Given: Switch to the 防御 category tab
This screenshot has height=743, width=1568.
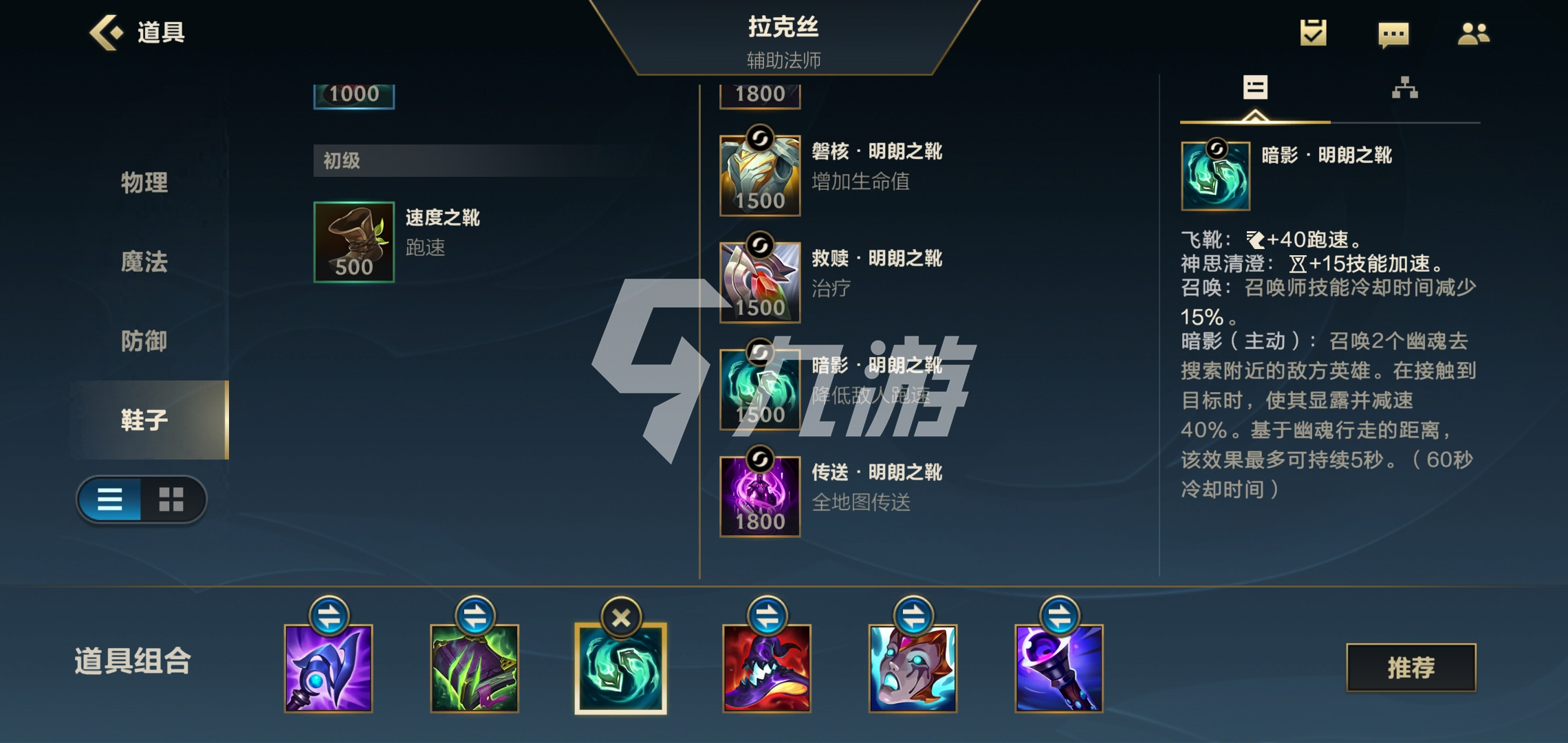Looking at the screenshot, I should pyautogui.click(x=144, y=341).
